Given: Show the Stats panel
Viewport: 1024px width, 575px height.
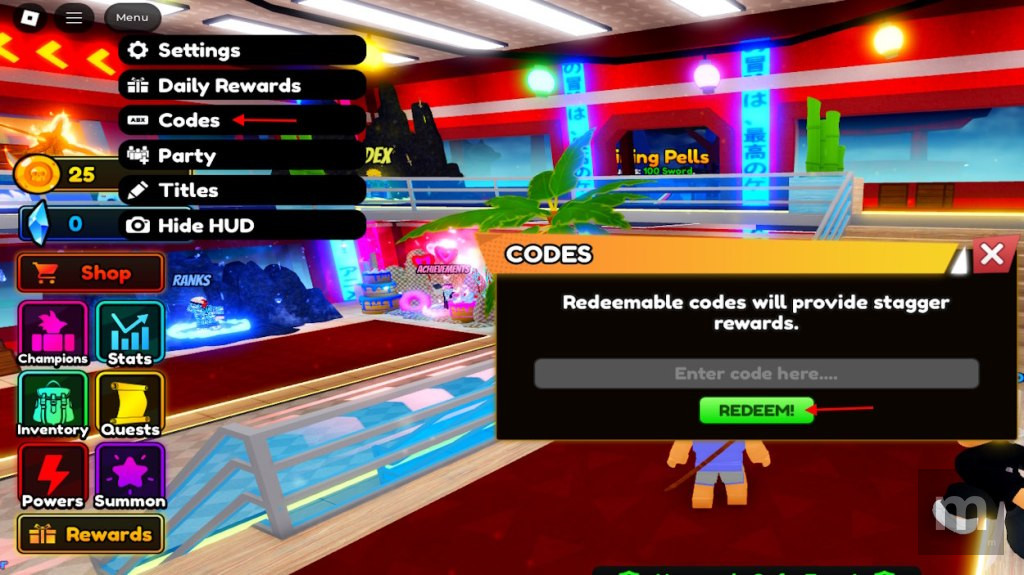Looking at the screenshot, I should click(x=130, y=334).
